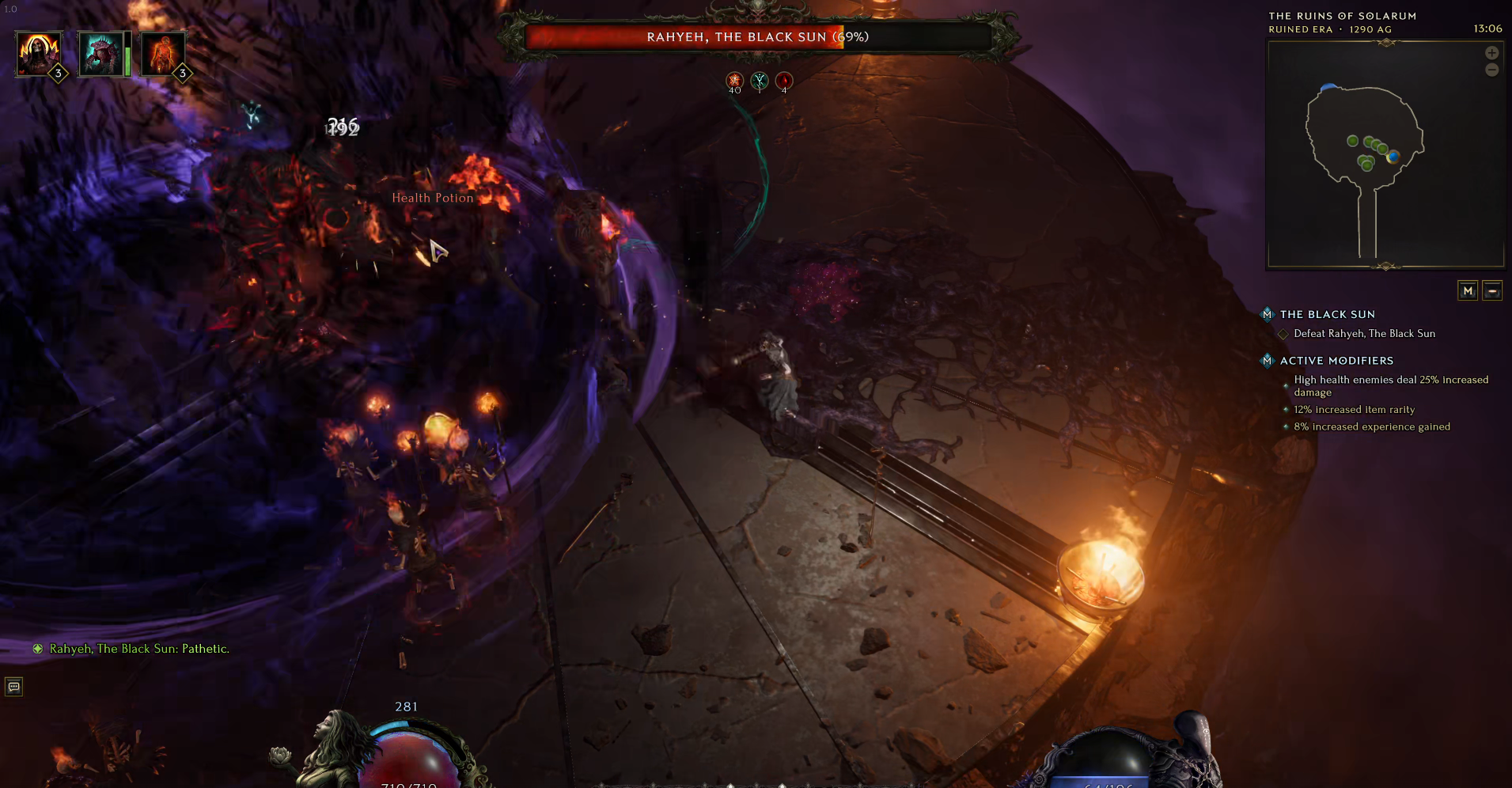Select the burning figure minion icon

[x=163, y=53]
